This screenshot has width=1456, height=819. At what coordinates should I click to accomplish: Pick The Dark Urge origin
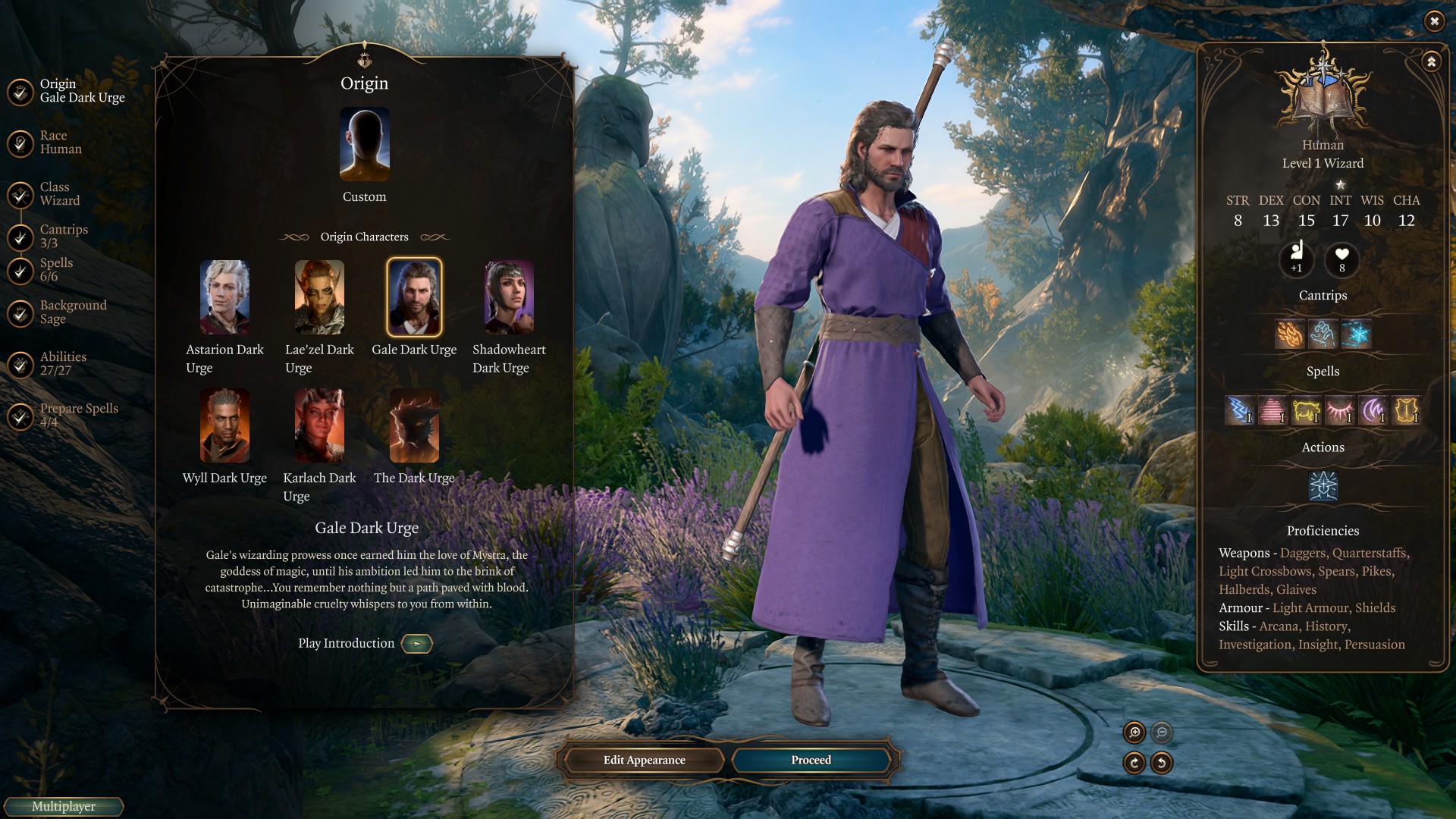[414, 425]
